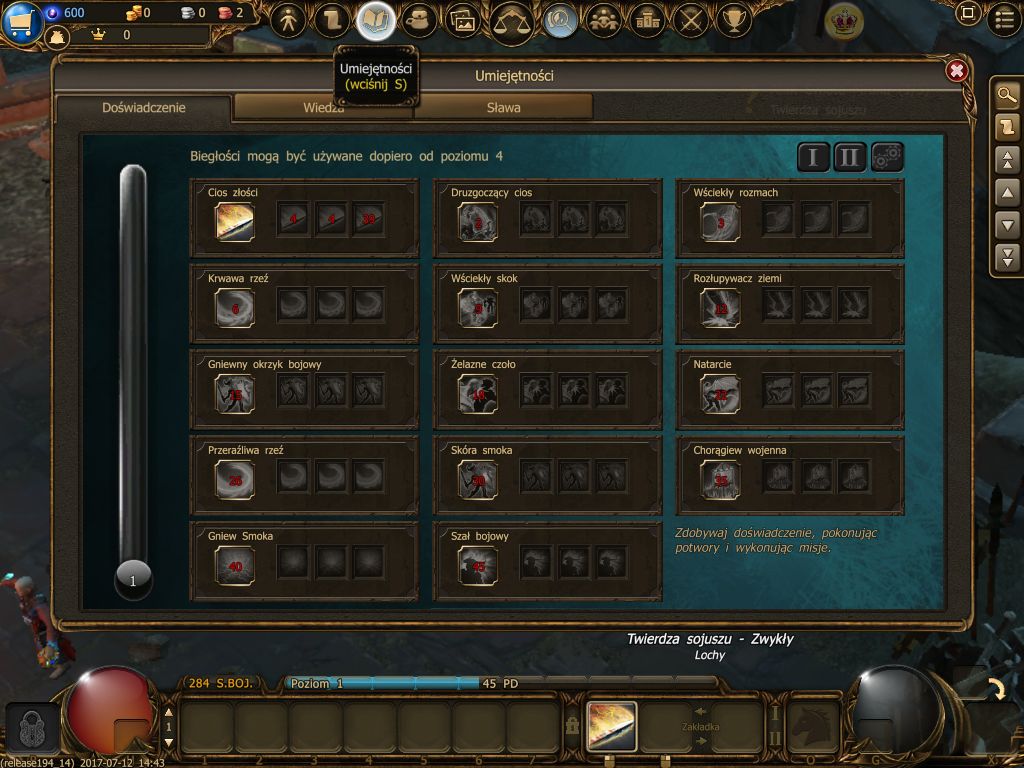Select the Skóra smoka skill icon
This screenshot has width=1024, height=768.
pos(478,480)
